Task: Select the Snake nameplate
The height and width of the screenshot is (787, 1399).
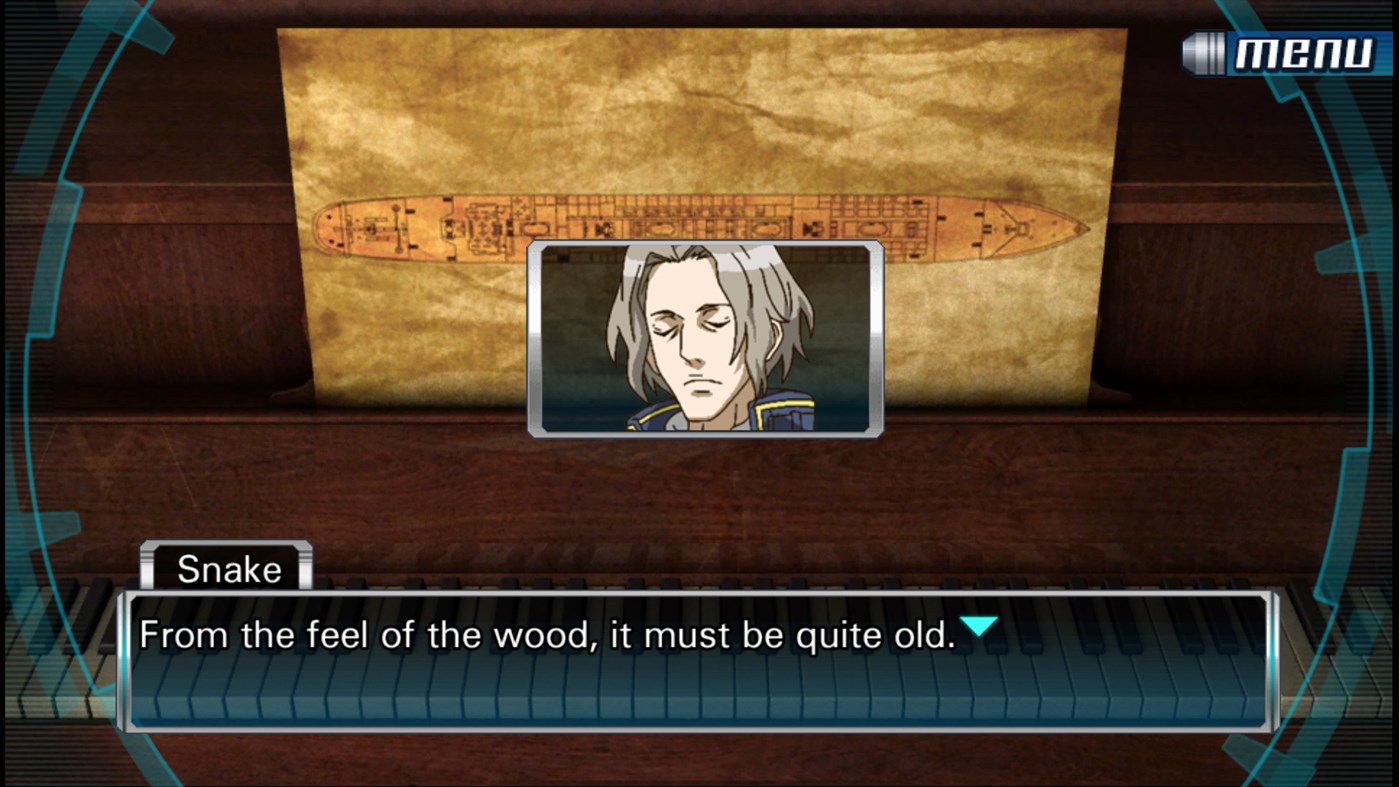Action: point(227,568)
